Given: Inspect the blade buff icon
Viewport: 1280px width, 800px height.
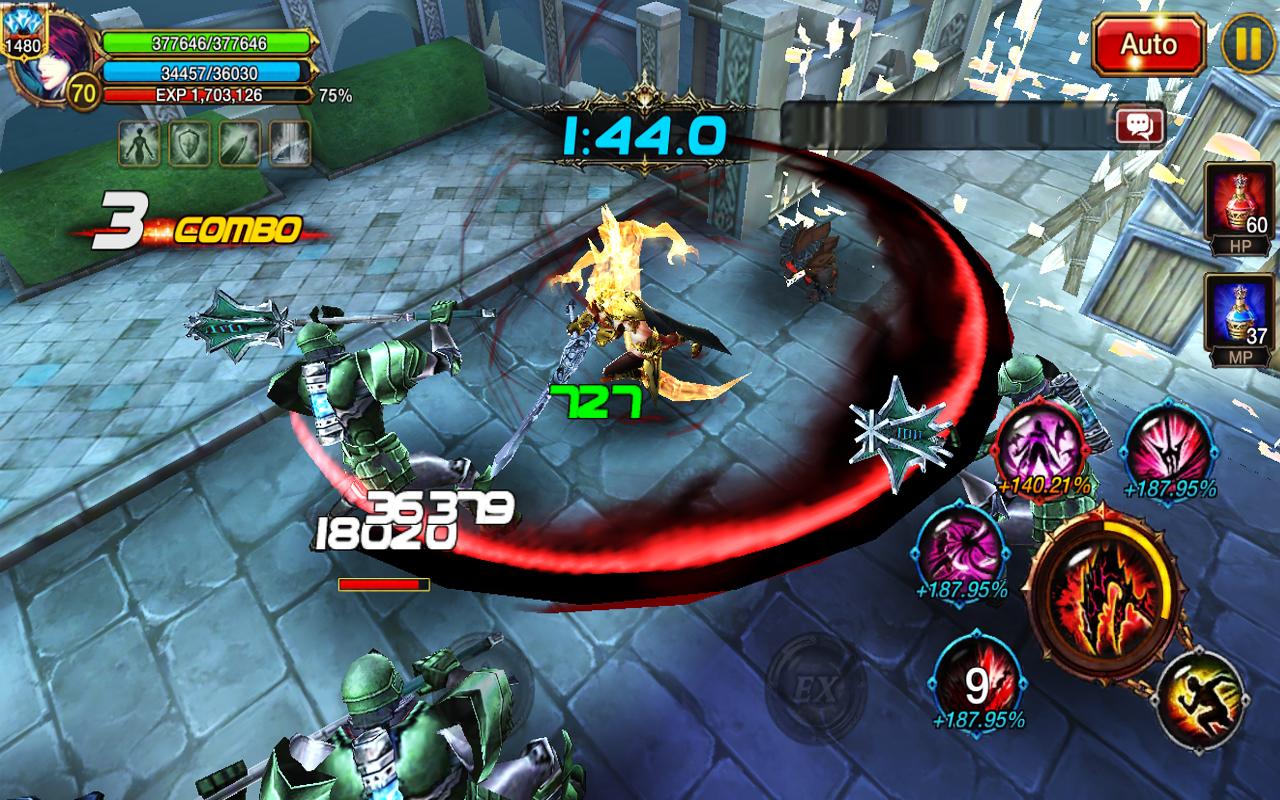Looking at the screenshot, I should 240,144.
